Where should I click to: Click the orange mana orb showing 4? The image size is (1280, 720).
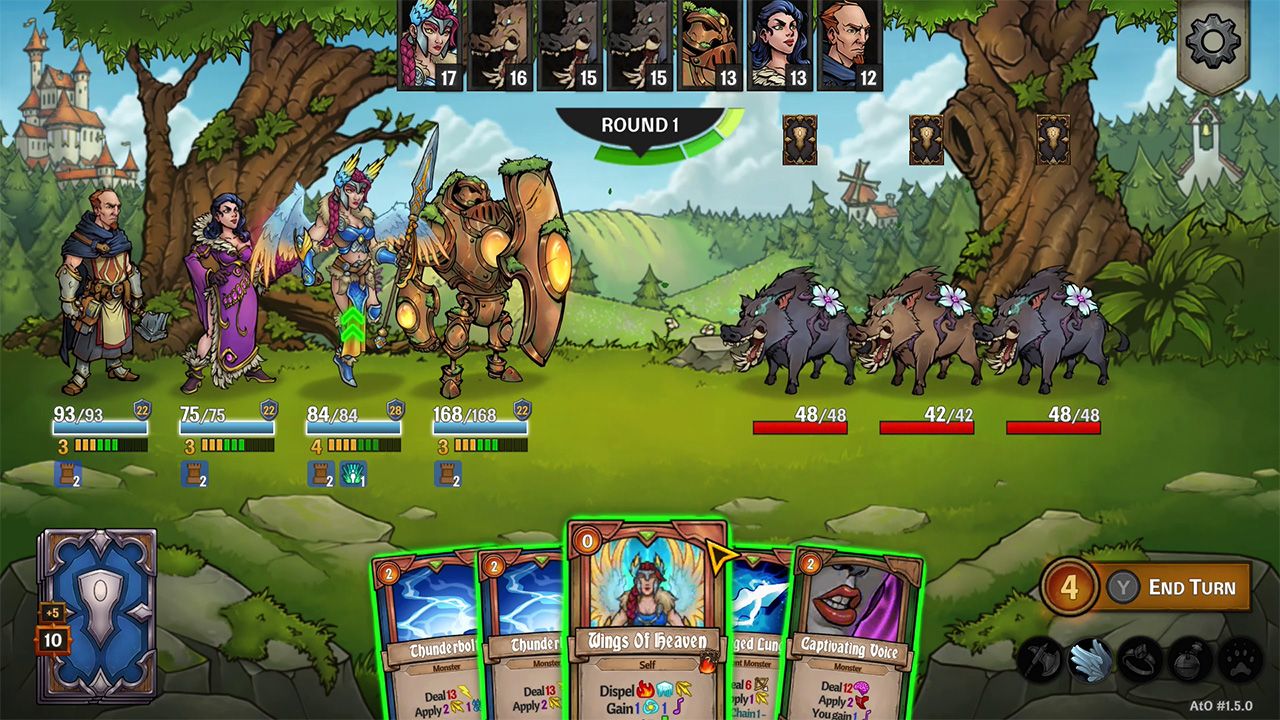[1070, 587]
